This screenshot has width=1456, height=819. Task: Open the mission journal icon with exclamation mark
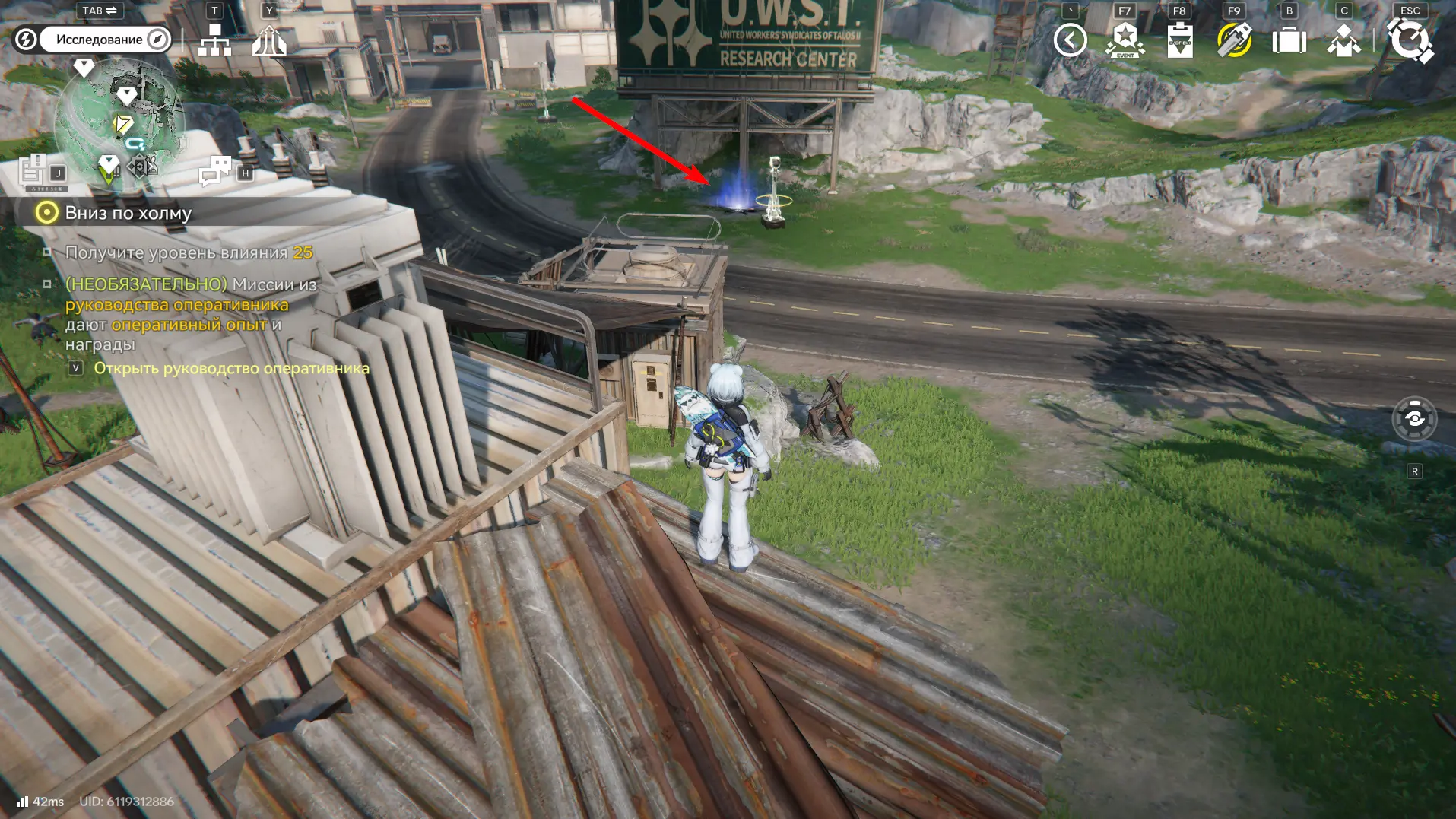[33, 170]
